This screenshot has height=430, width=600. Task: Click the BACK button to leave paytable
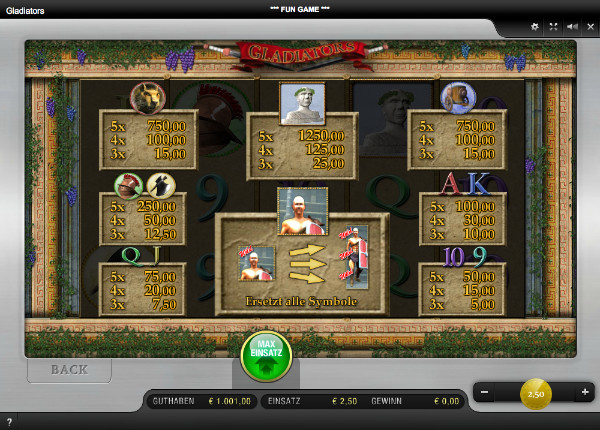click(69, 370)
